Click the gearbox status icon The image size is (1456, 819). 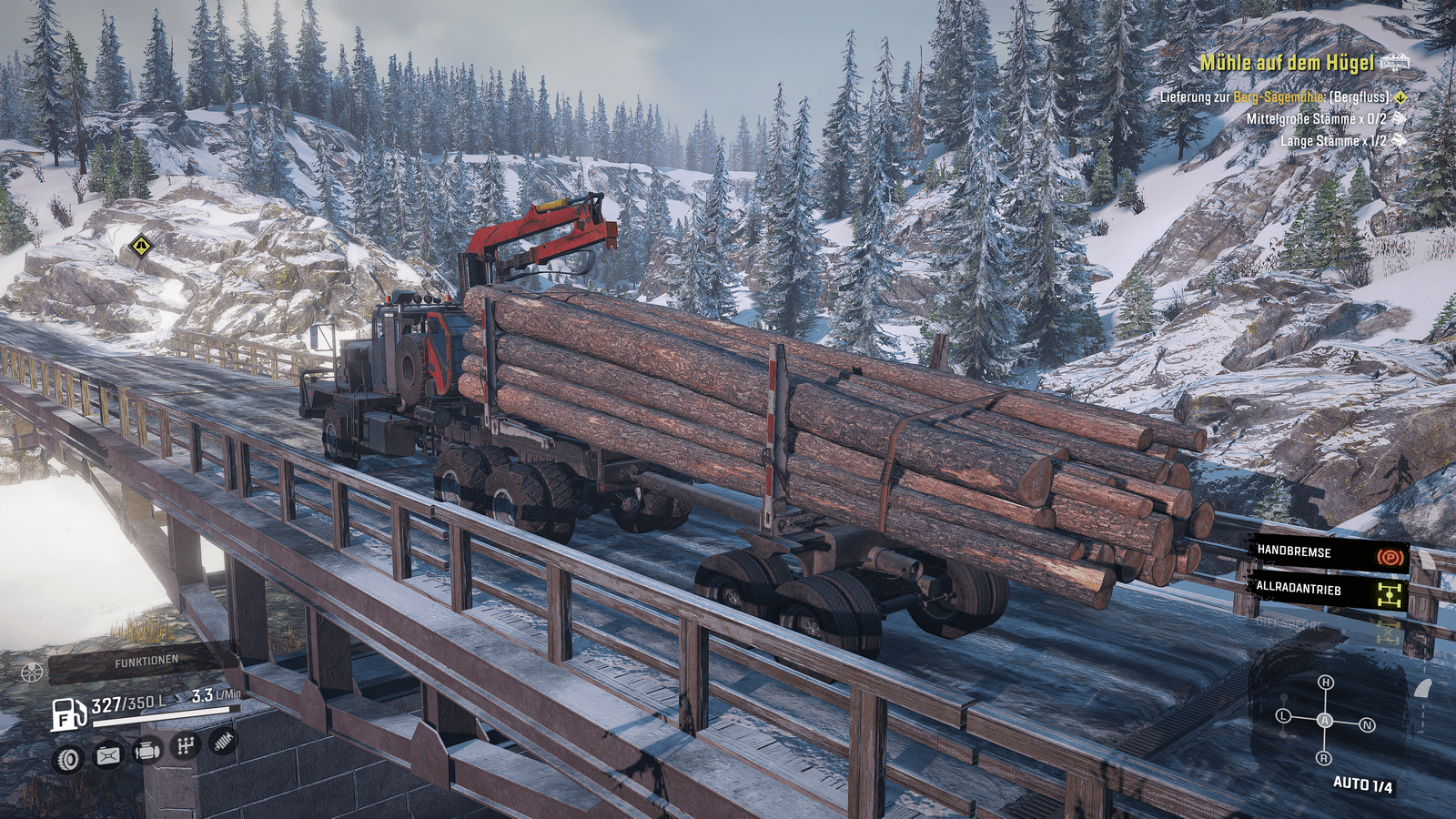pos(186,746)
